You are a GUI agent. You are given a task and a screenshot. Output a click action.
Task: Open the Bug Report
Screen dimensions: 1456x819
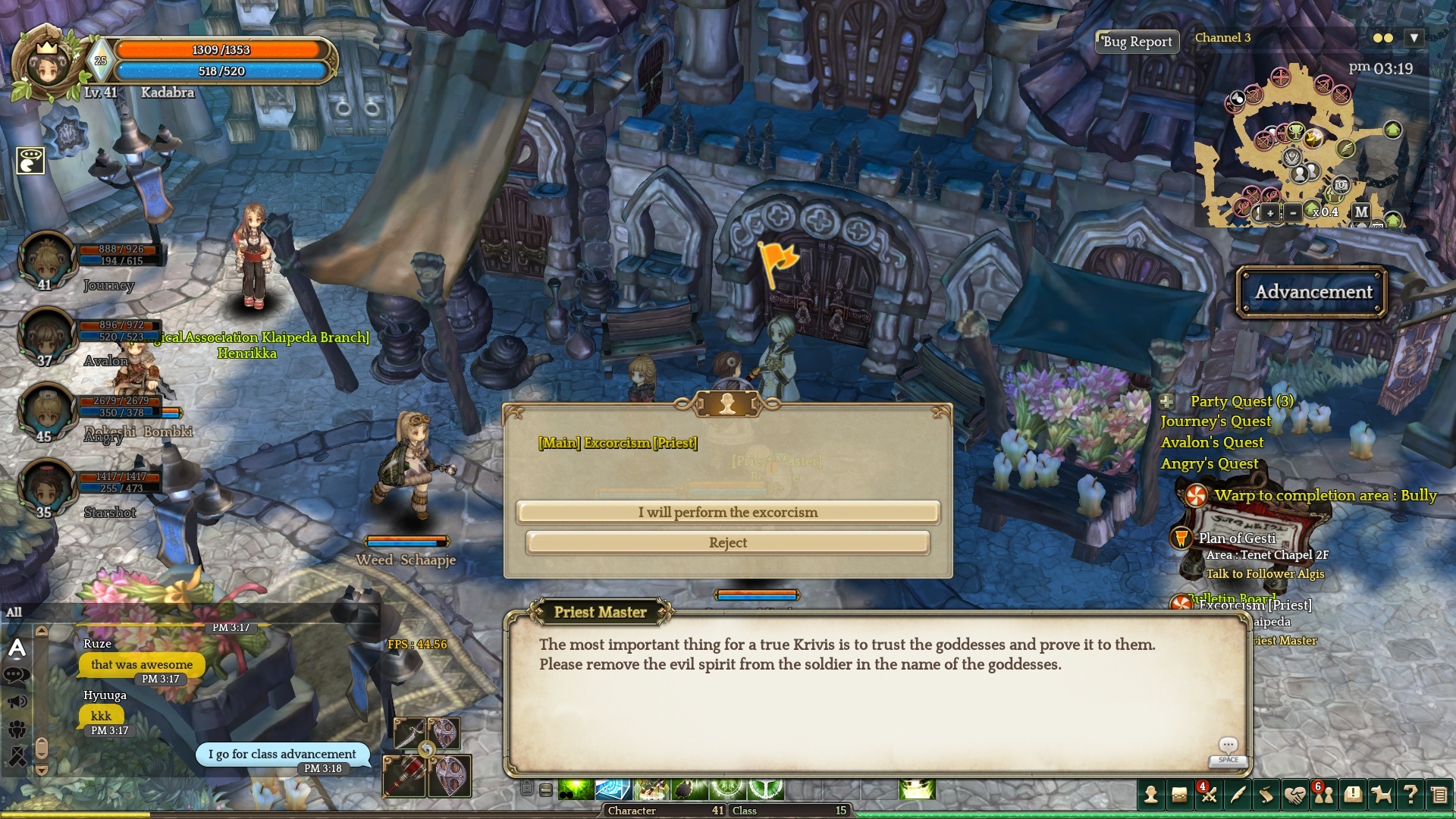click(x=1137, y=42)
